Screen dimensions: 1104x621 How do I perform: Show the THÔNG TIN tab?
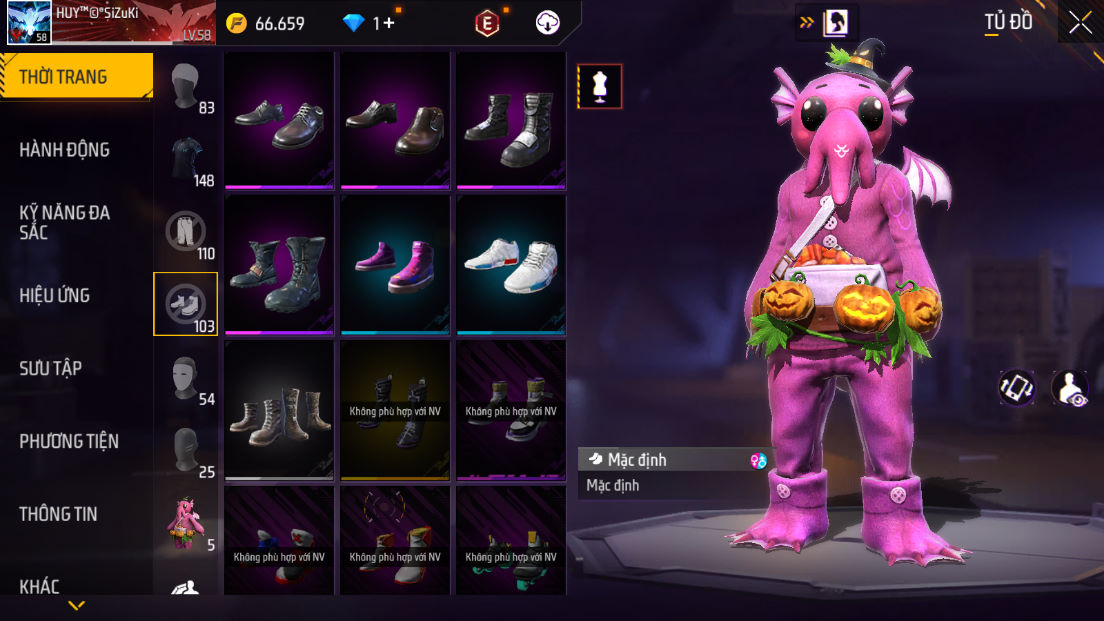pos(58,514)
